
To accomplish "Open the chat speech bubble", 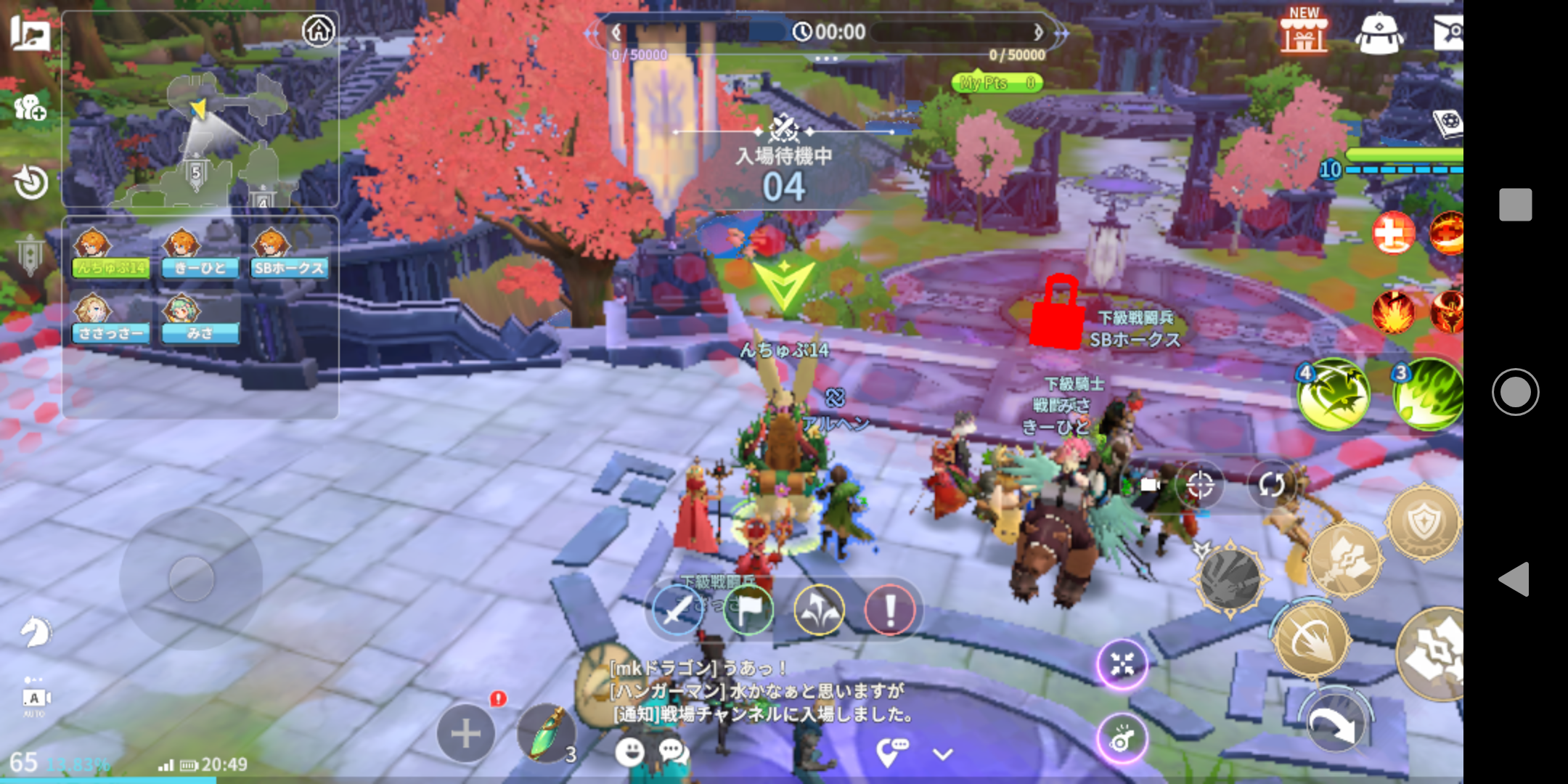I will (x=671, y=752).
